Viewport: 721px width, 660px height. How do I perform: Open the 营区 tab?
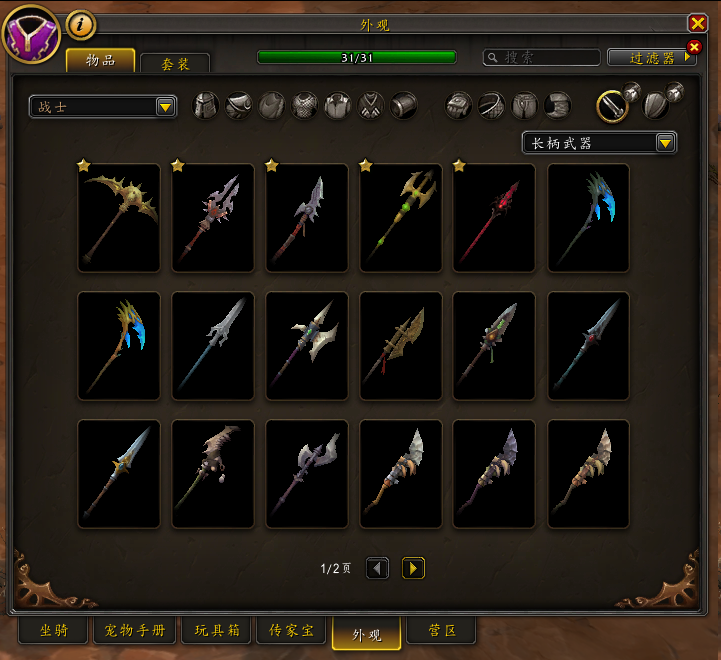coord(442,631)
